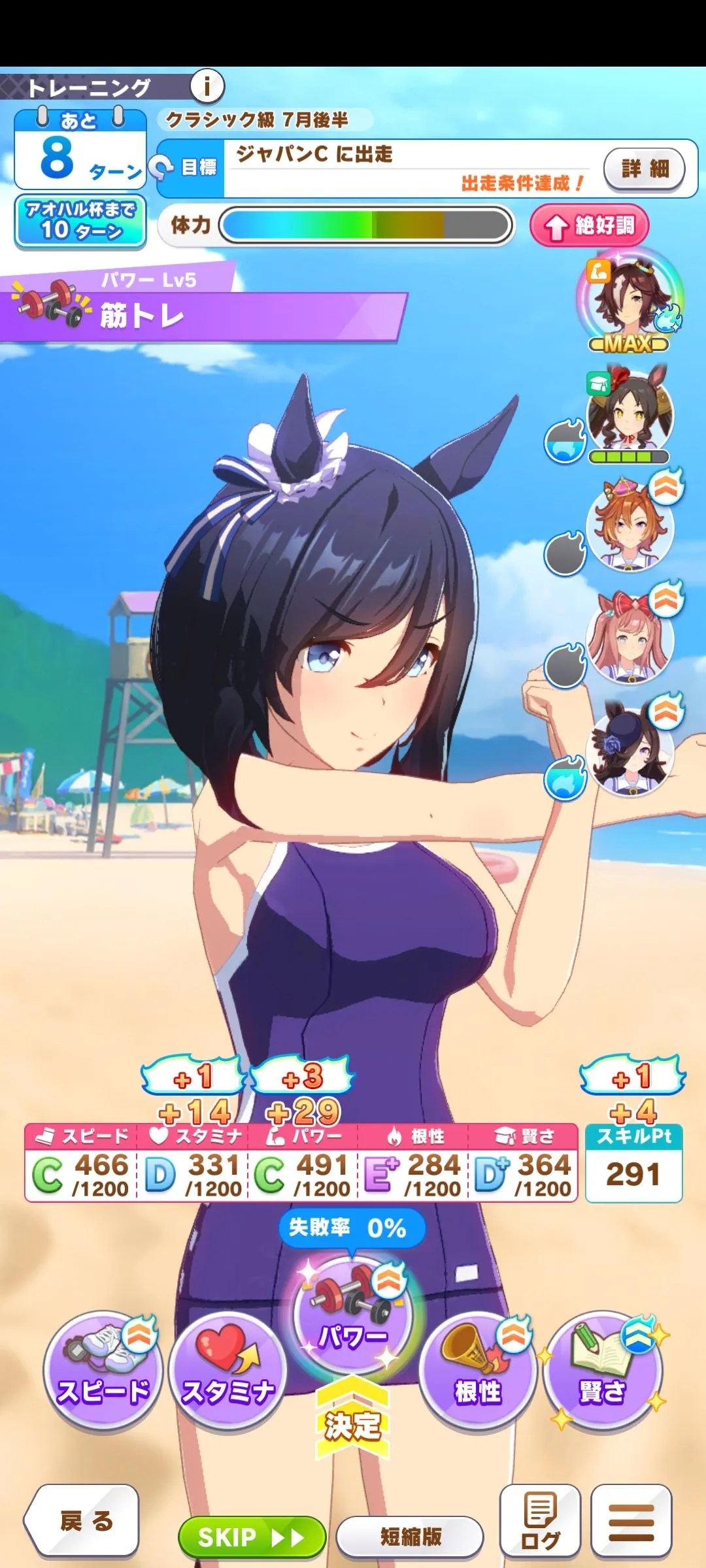Open the training info (i) button
Screen dimensions: 706x1568
[x=207, y=86]
